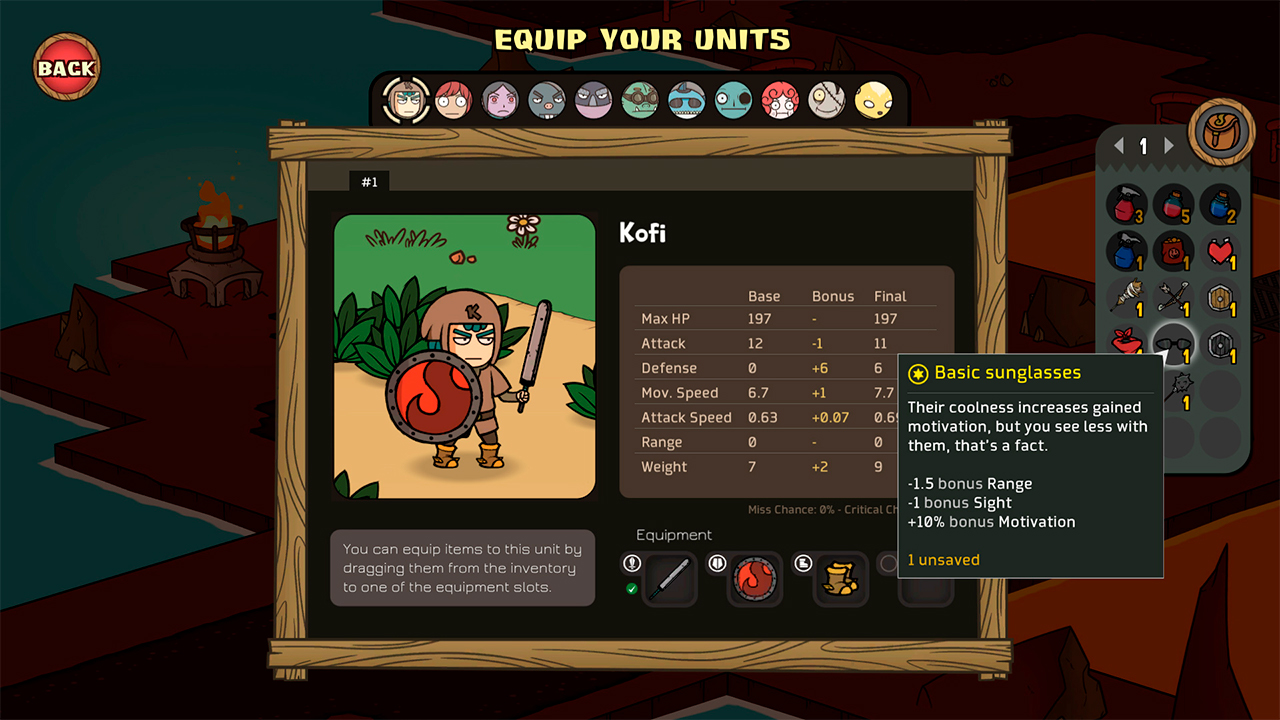Click the sword in the weapon equipment slot
1280x720 pixels.
670,578
